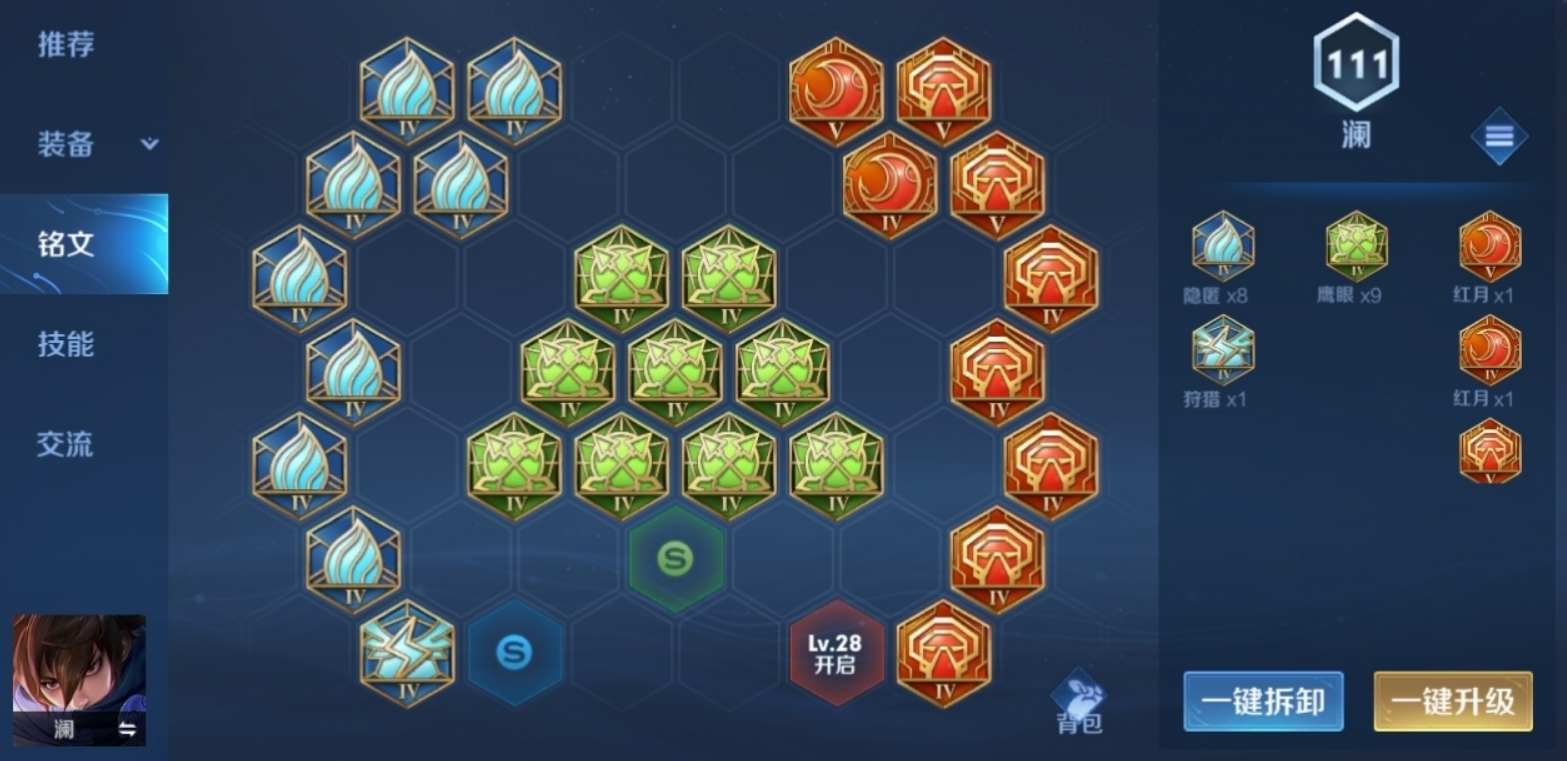Click the 澜 hero portrait to switch heroes
Image resolution: width=1567 pixels, height=761 pixels.
79,680
